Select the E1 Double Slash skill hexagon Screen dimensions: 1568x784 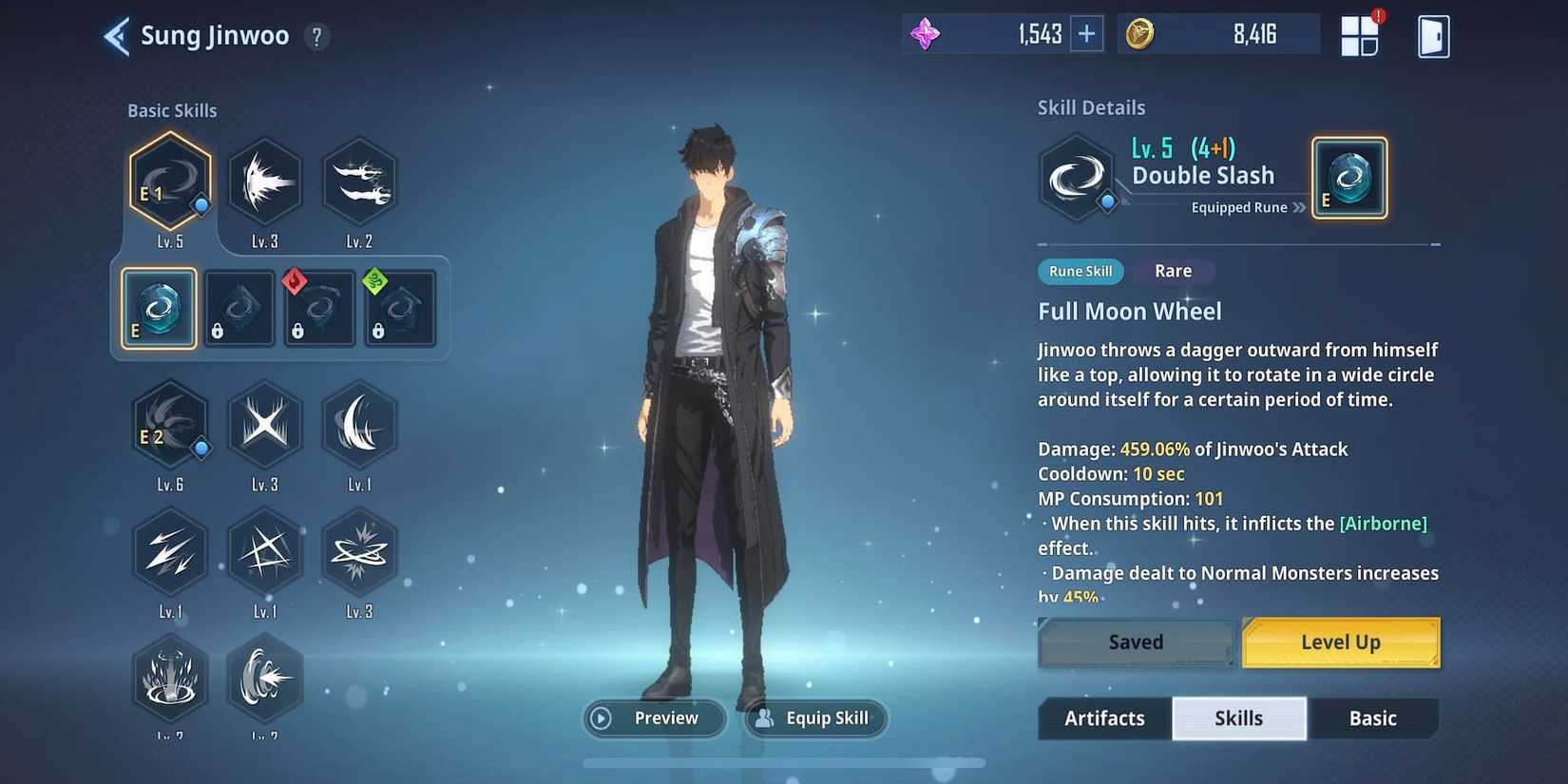coord(170,185)
